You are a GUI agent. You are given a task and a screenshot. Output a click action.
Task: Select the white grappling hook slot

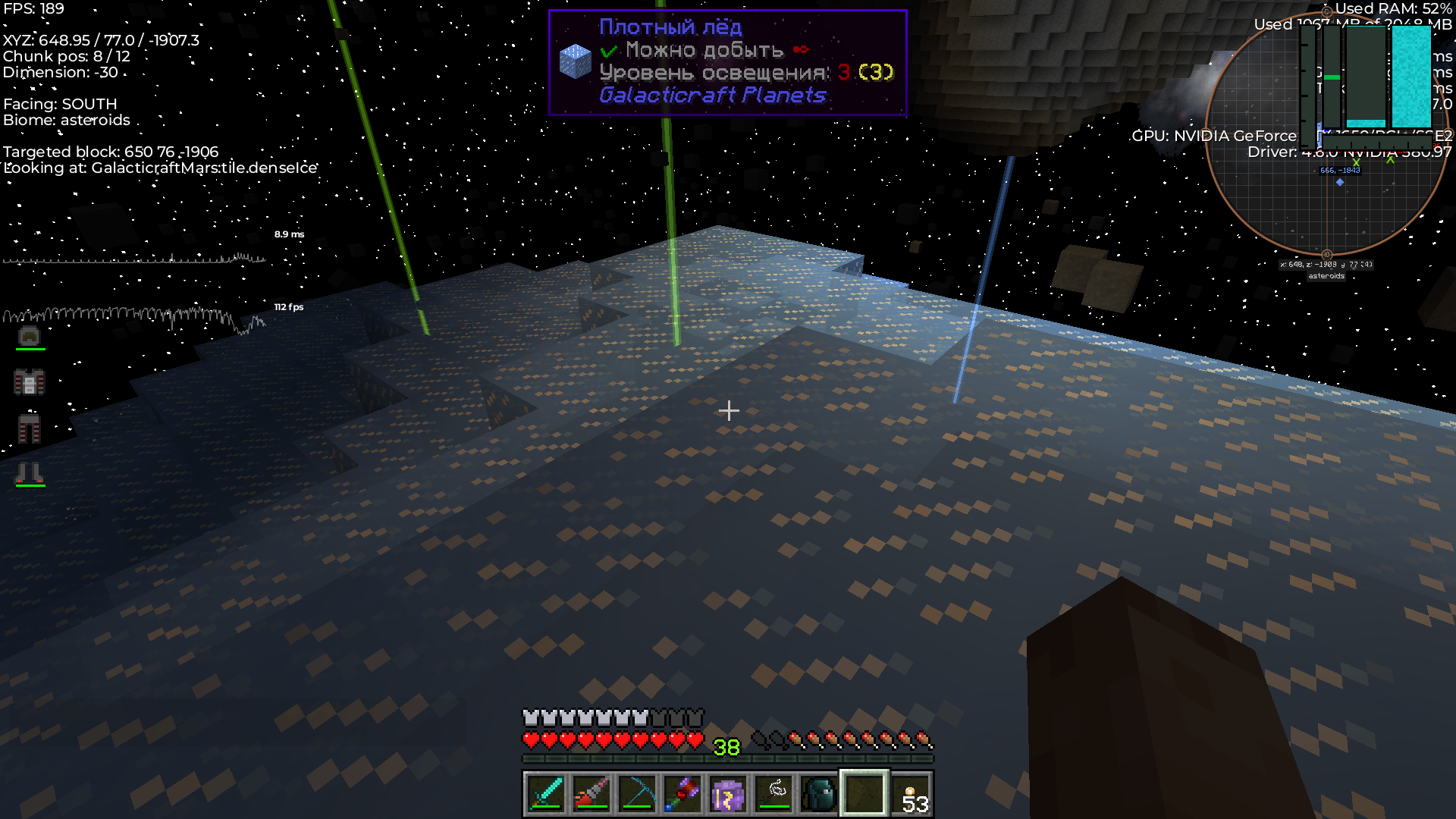774,793
